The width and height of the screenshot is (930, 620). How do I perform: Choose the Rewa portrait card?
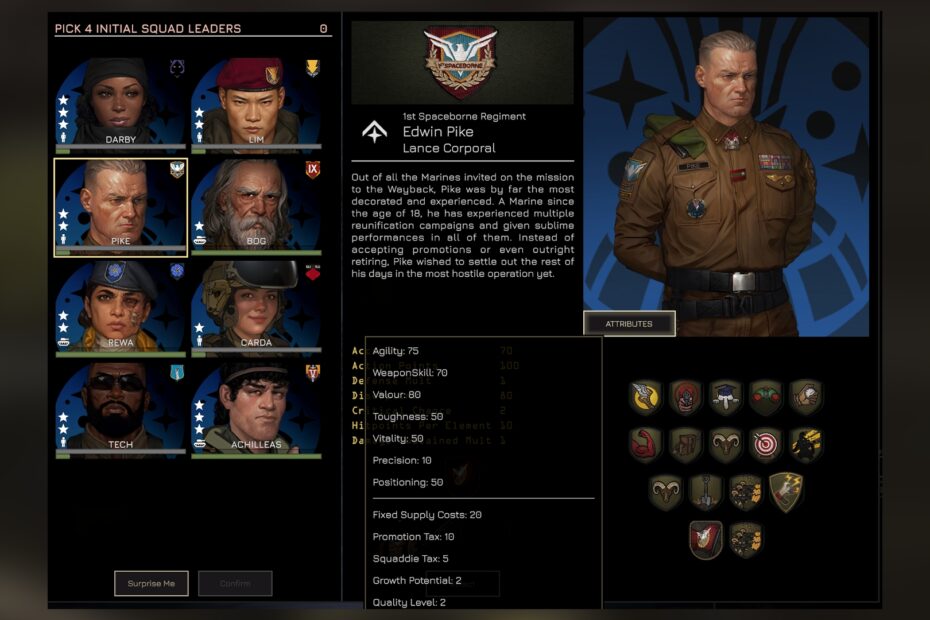coord(120,305)
